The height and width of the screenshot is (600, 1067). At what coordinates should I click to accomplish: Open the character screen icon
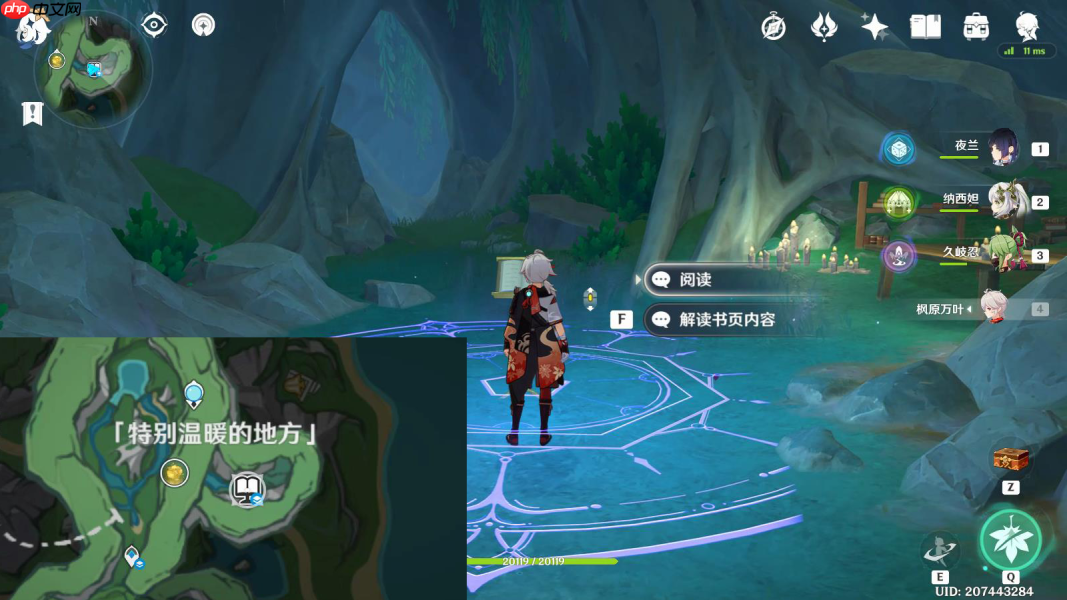click(1026, 25)
